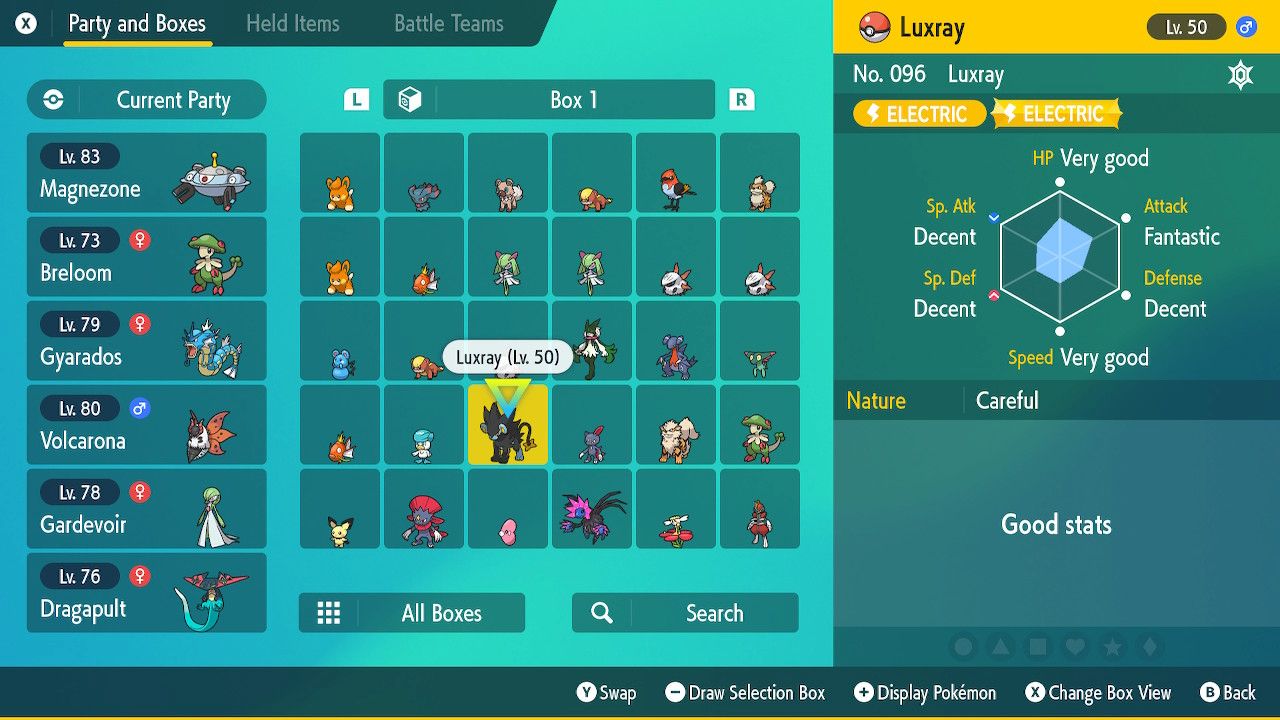1280x720 pixels.
Task: Click Change Box View at the bottom
Action: click(x=1098, y=692)
